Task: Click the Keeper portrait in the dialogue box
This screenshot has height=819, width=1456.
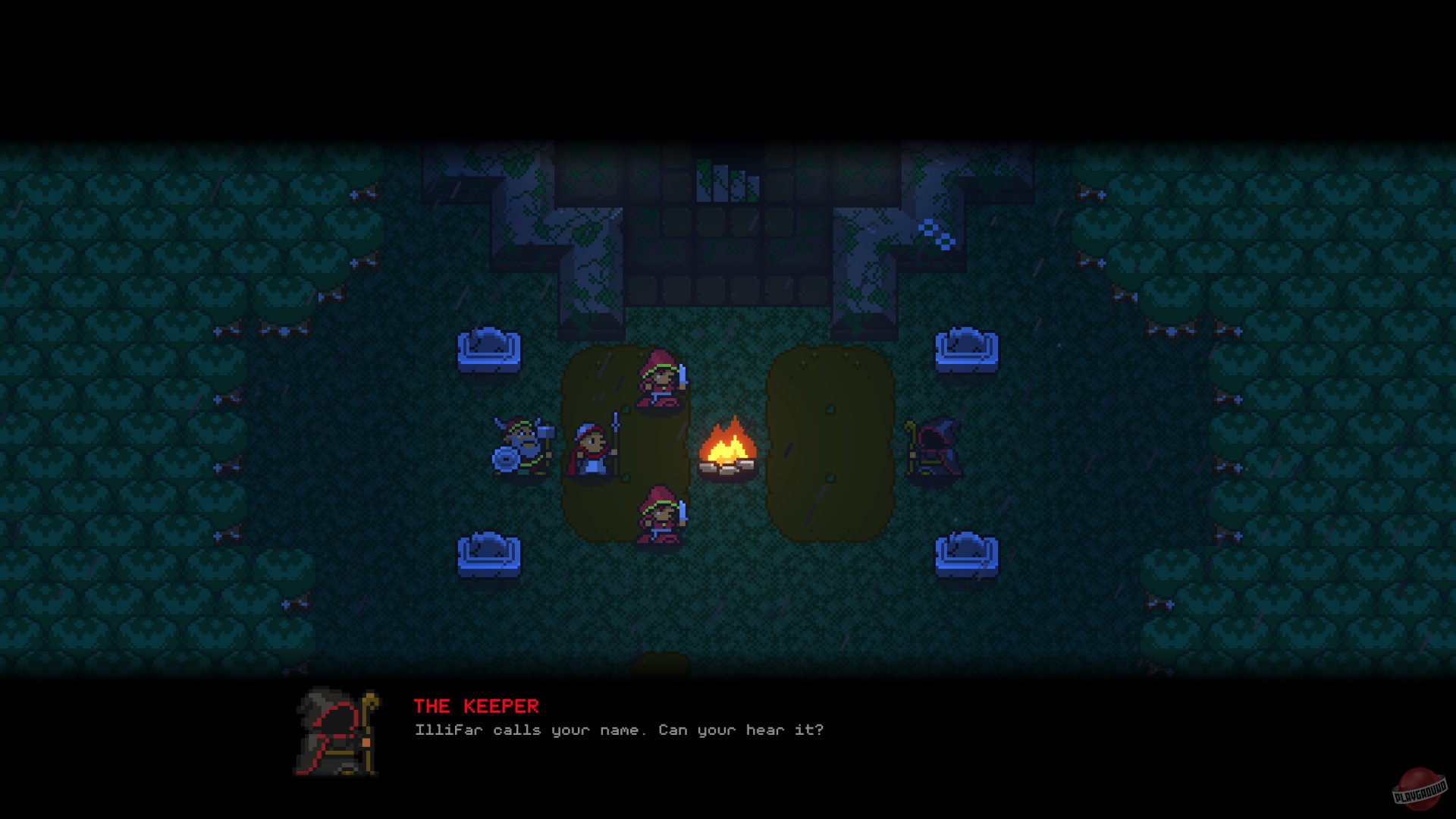Action: pos(334,732)
